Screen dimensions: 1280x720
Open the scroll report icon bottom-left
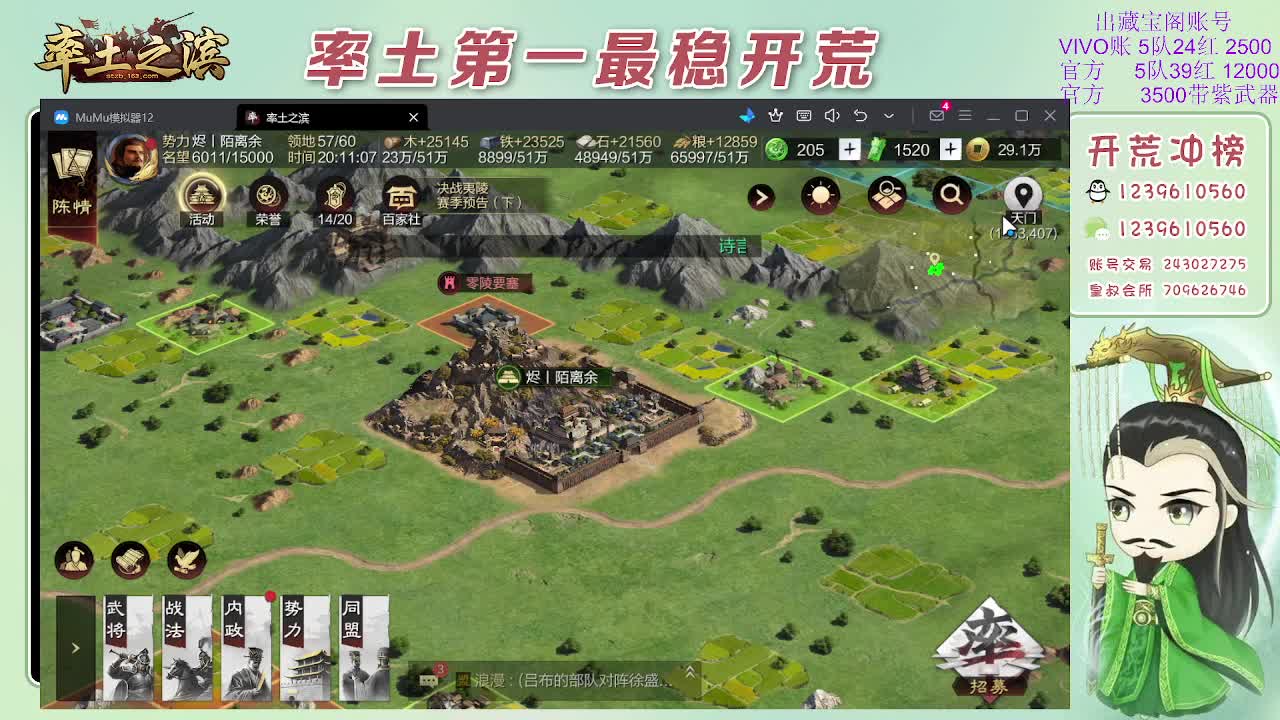(129, 558)
